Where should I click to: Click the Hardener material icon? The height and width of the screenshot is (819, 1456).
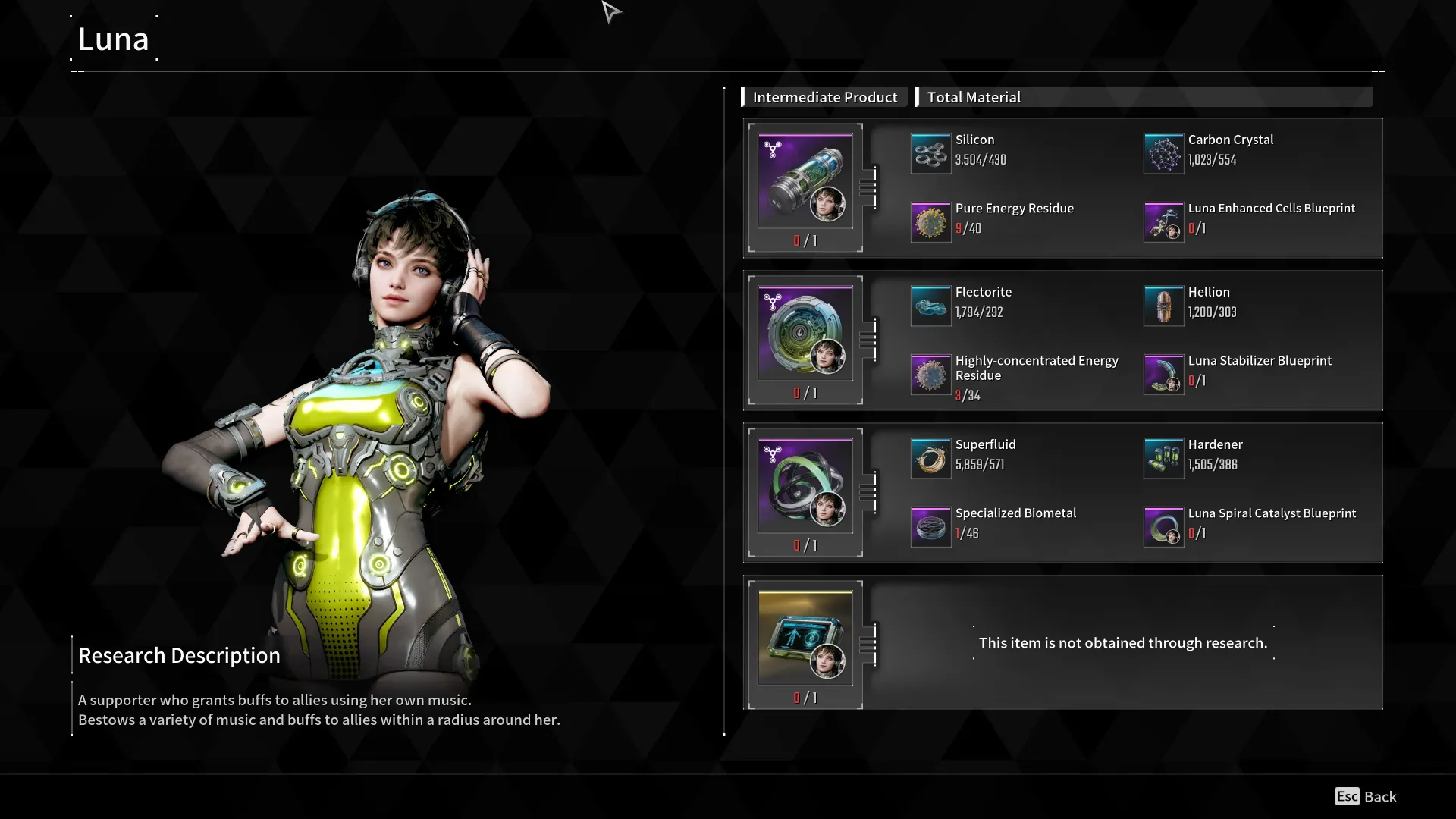coord(1163,458)
